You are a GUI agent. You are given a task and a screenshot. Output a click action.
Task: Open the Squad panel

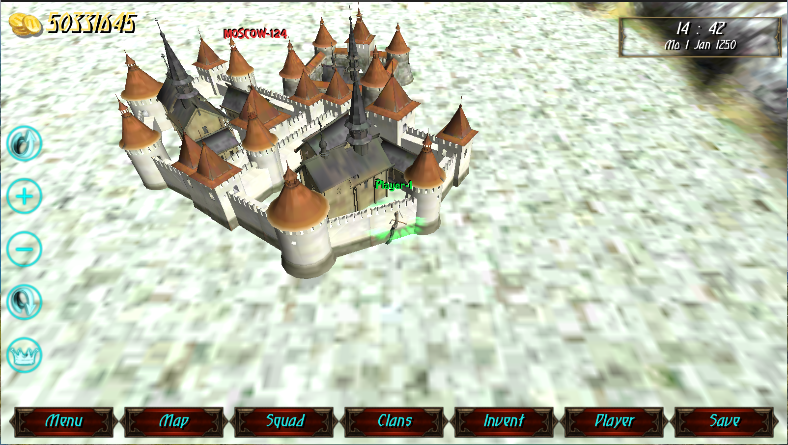(x=284, y=421)
